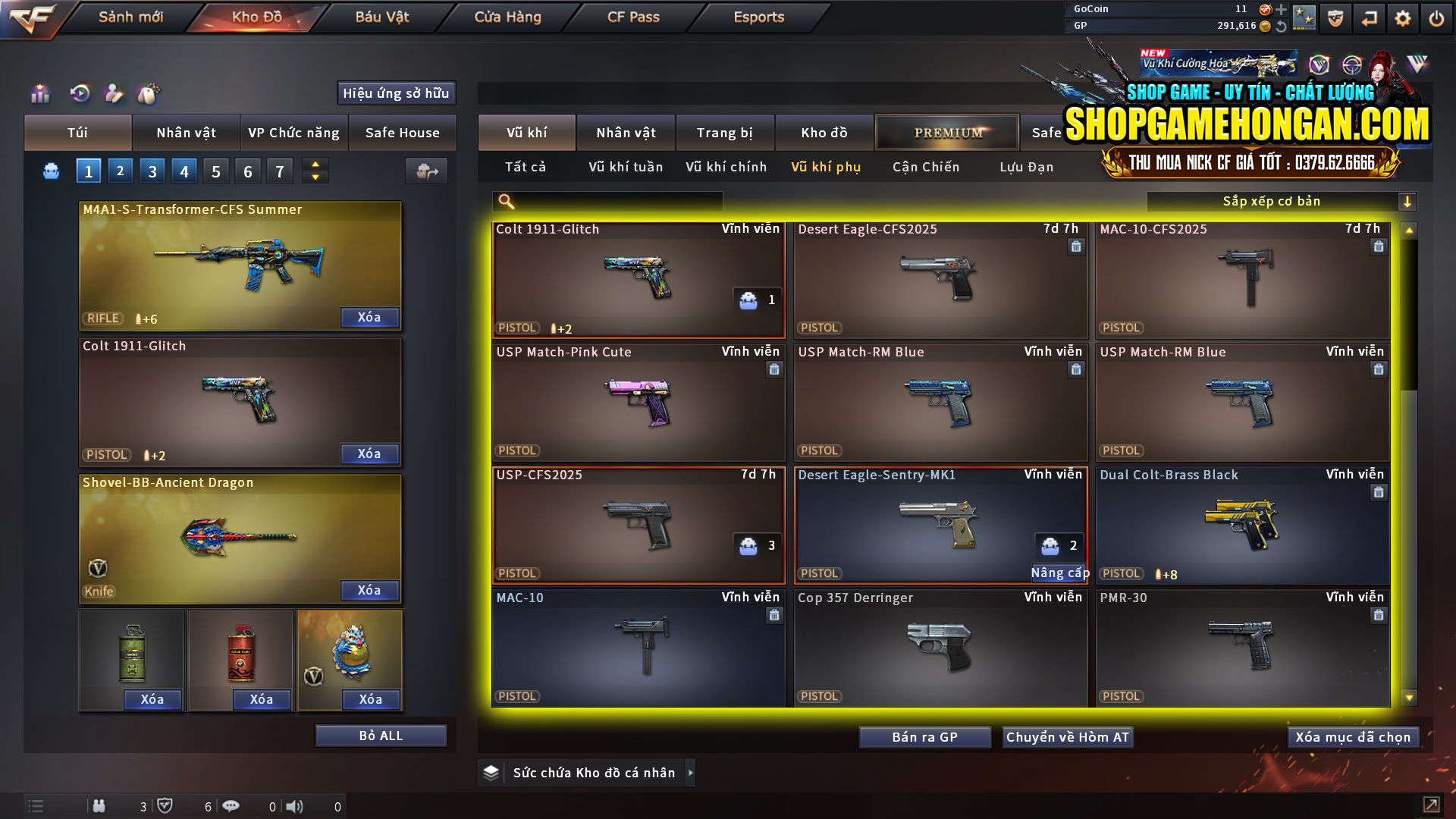Open the Sắp xếp cơ bản sorting dropdown
The image size is (1456, 819).
pos(1274,201)
